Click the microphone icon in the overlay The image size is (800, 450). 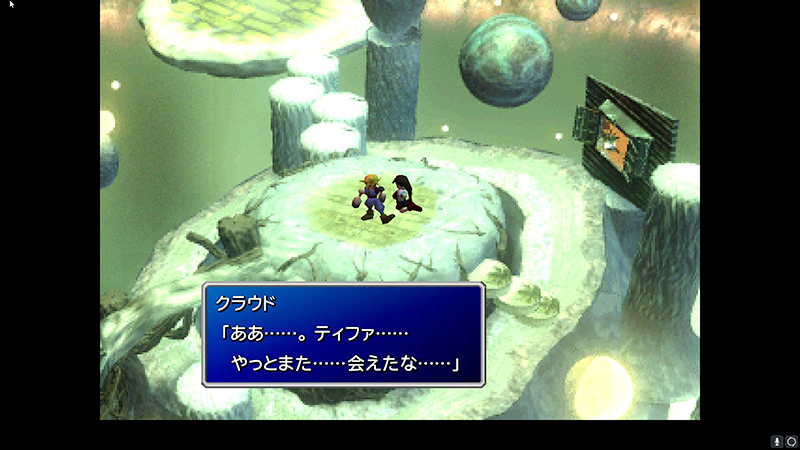point(776,441)
